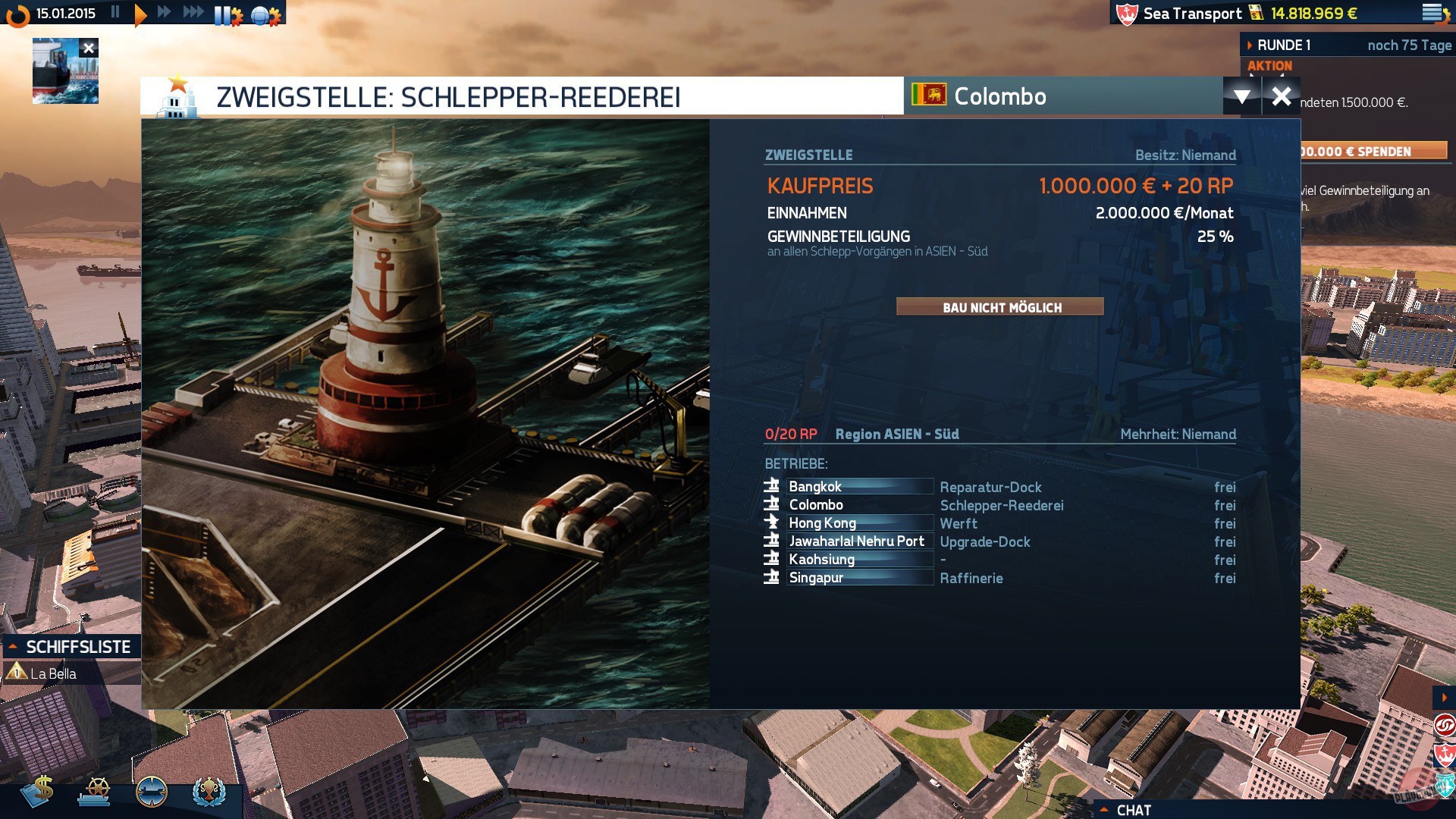Image resolution: width=1456 pixels, height=819 pixels.
Task: Resume play at normal speed
Action: point(139,12)
